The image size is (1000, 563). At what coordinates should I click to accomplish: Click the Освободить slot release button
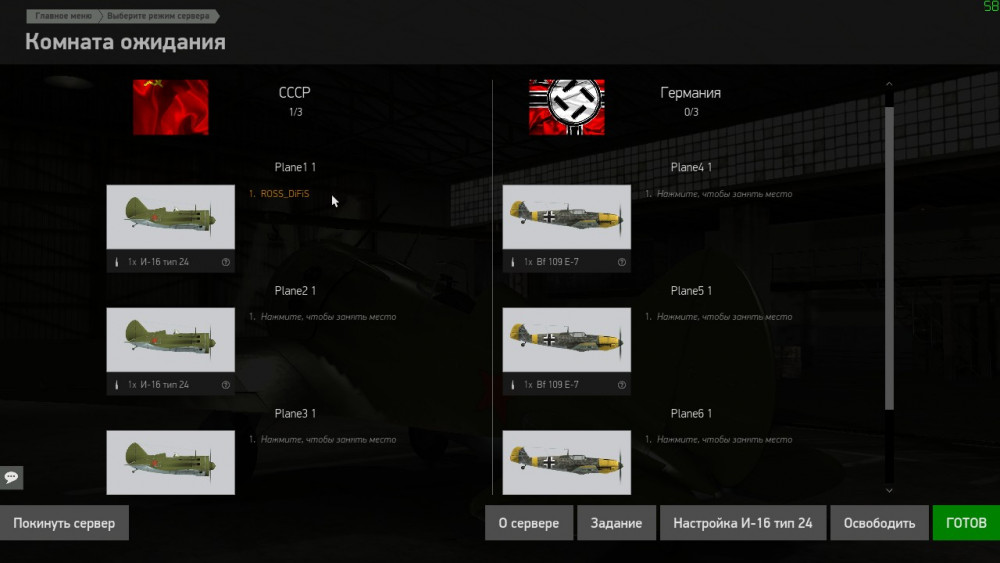[879, 523]
